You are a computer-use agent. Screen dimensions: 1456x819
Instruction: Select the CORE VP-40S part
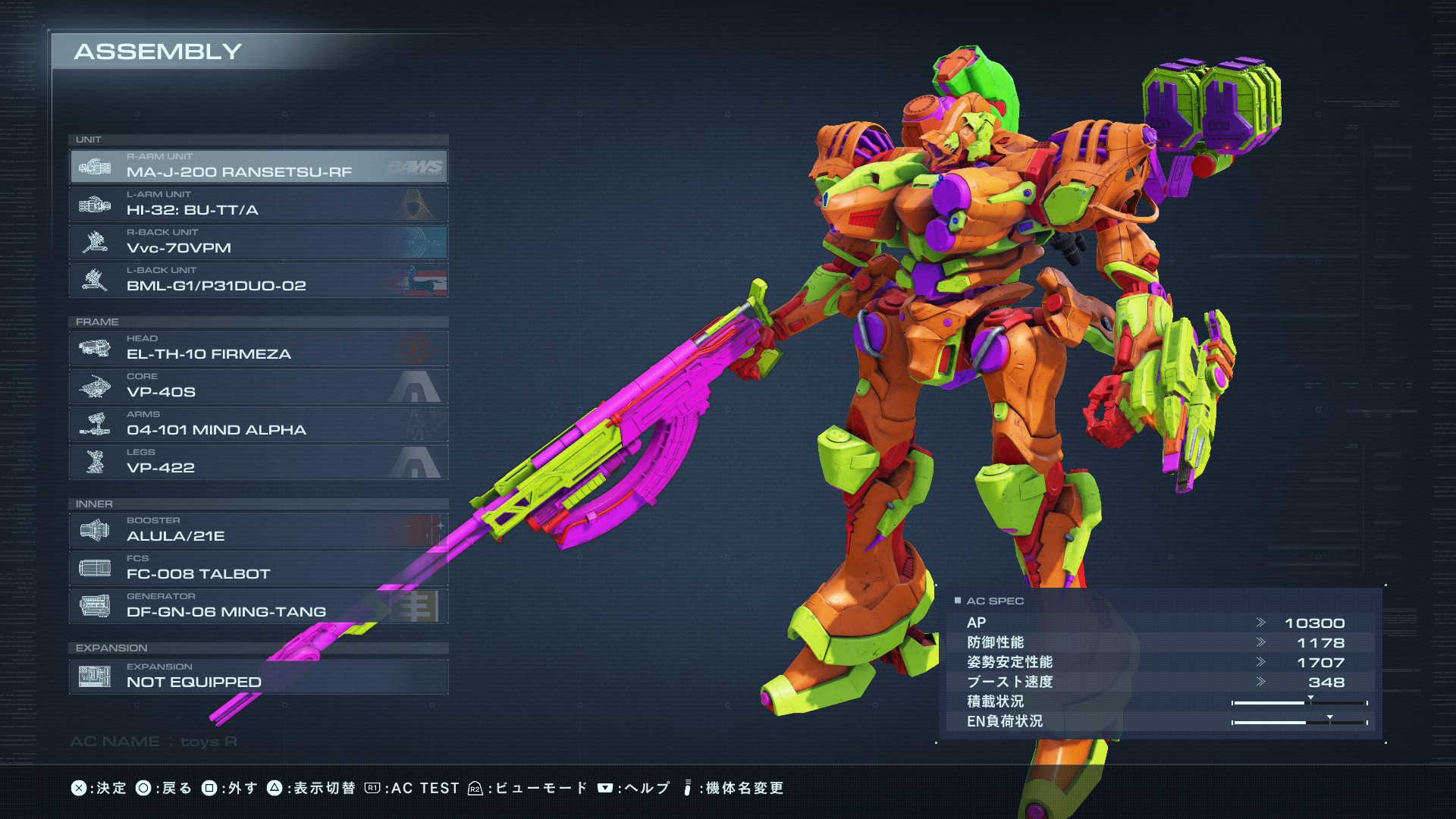(258, 386)
